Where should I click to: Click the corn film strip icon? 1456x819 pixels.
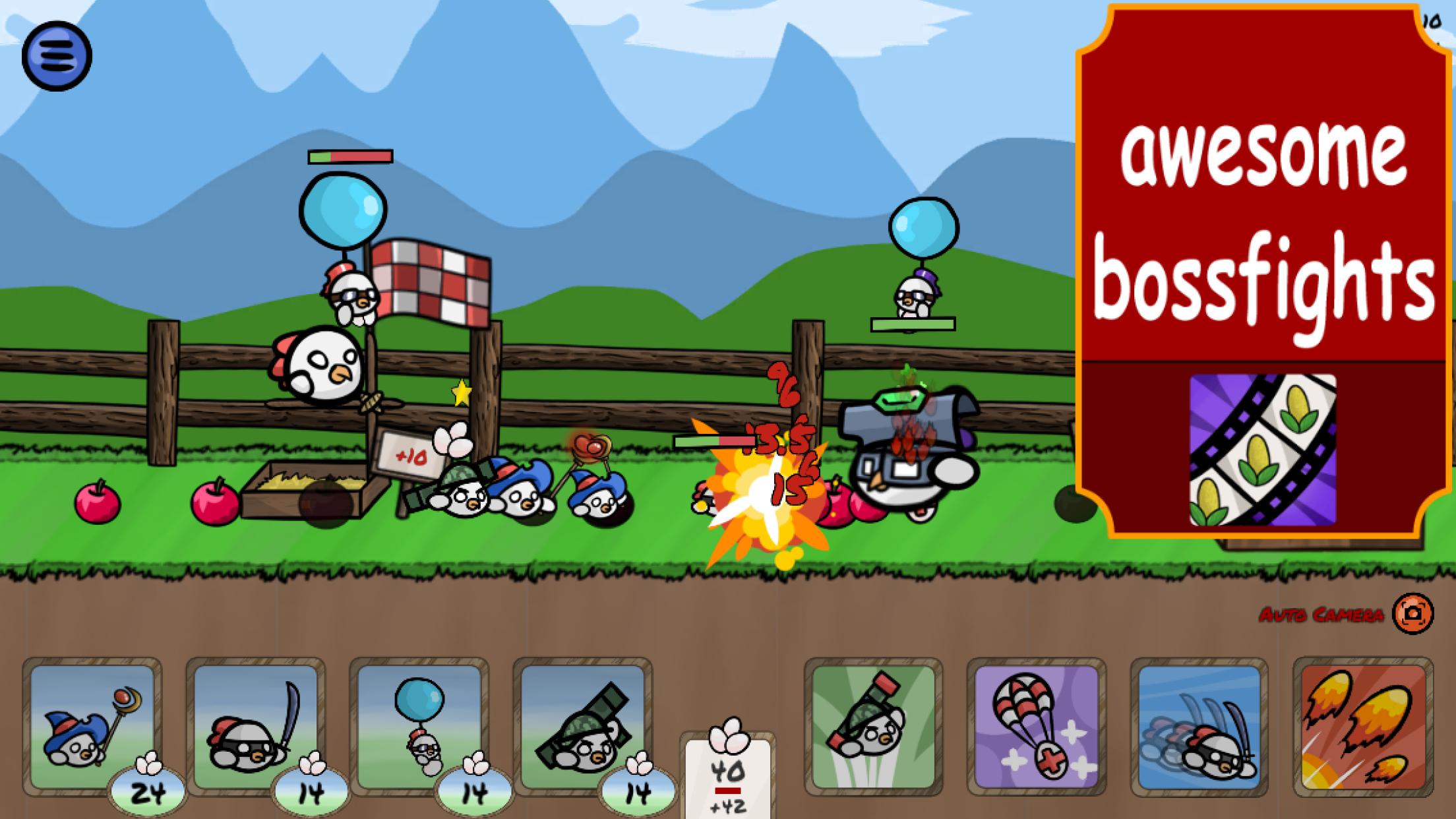[x=1263, y=450]
